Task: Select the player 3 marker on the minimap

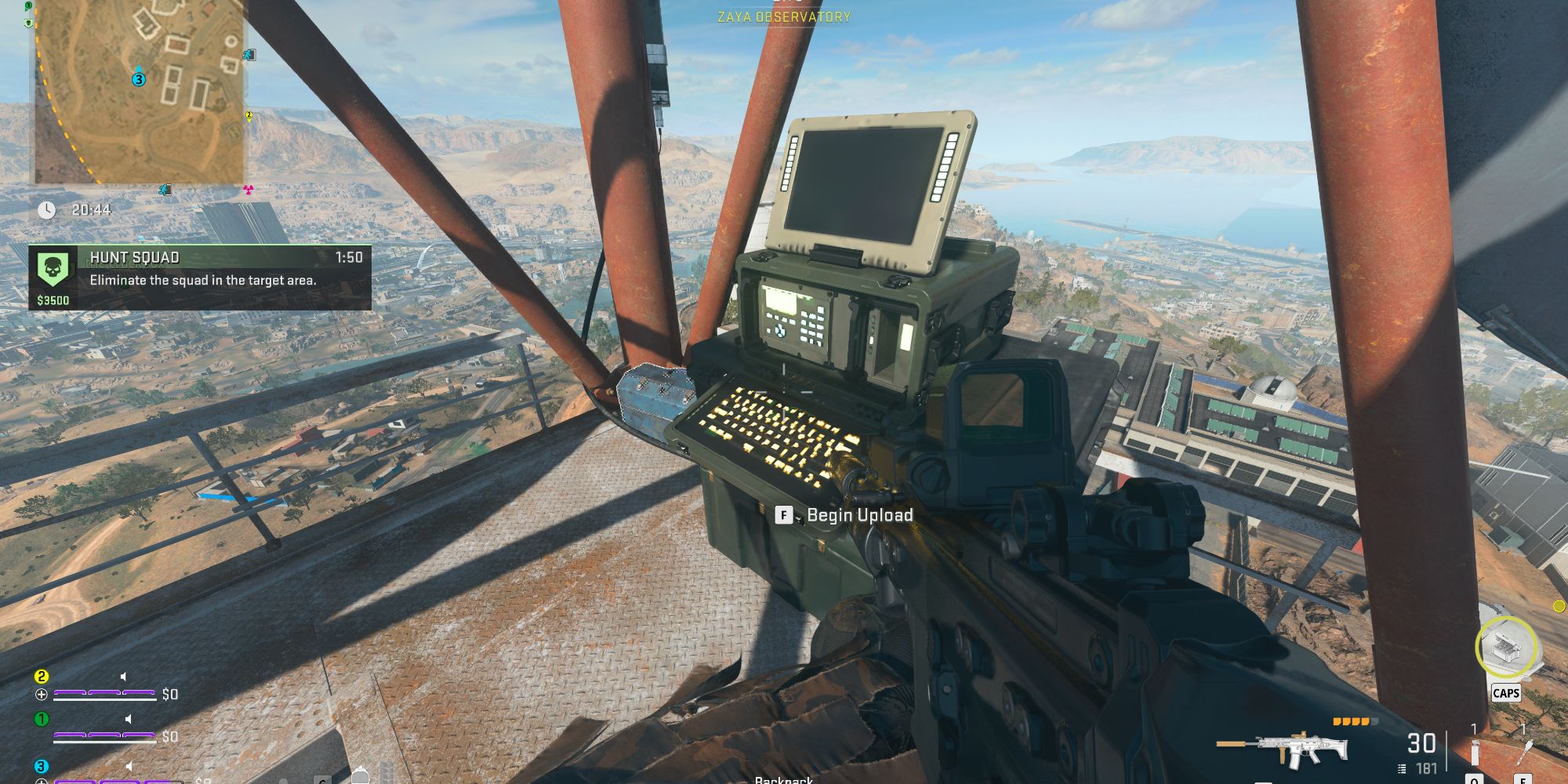Action: (x=139, y=79)
